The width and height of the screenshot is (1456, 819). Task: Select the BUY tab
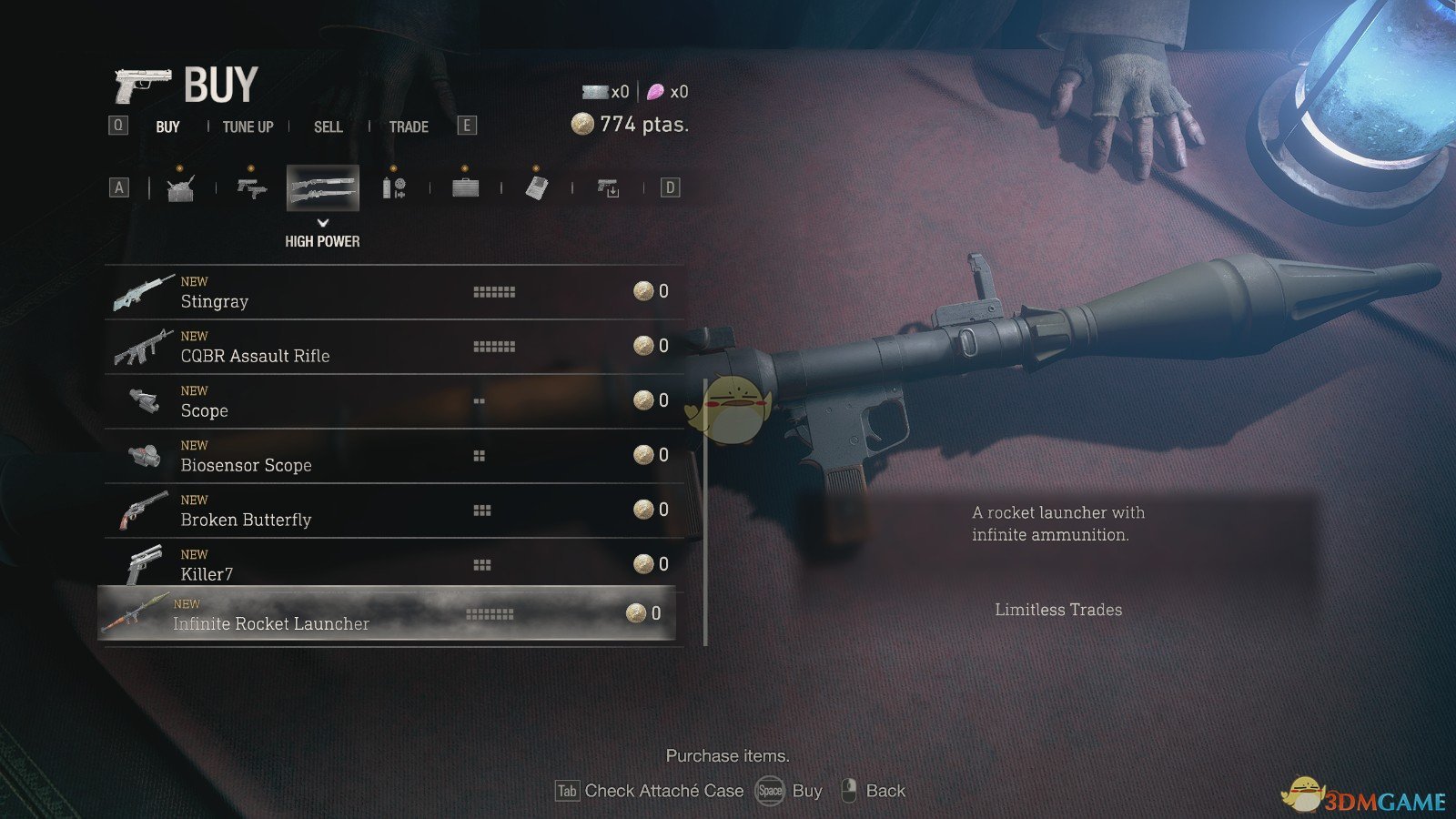pyautogui.click(x=167, y=126)
